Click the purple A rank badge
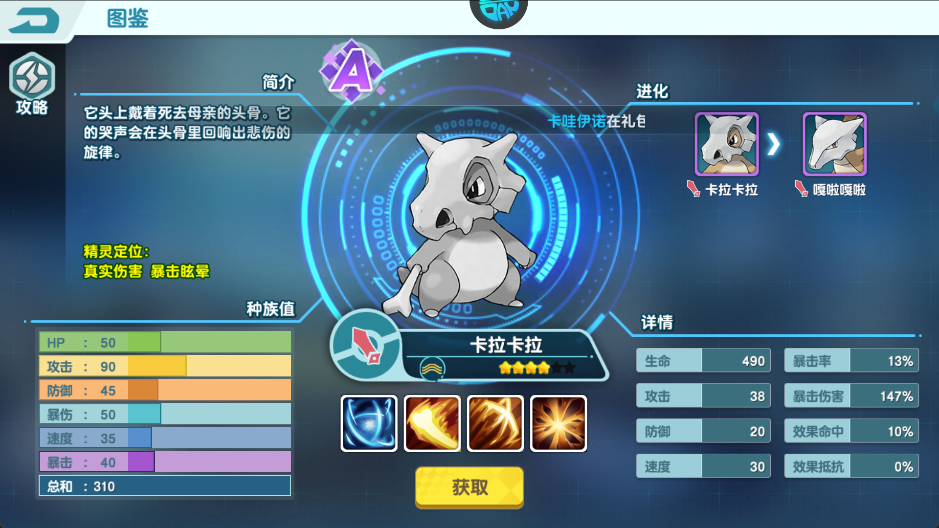Viewport: 939px width, 528px height. 348,70
